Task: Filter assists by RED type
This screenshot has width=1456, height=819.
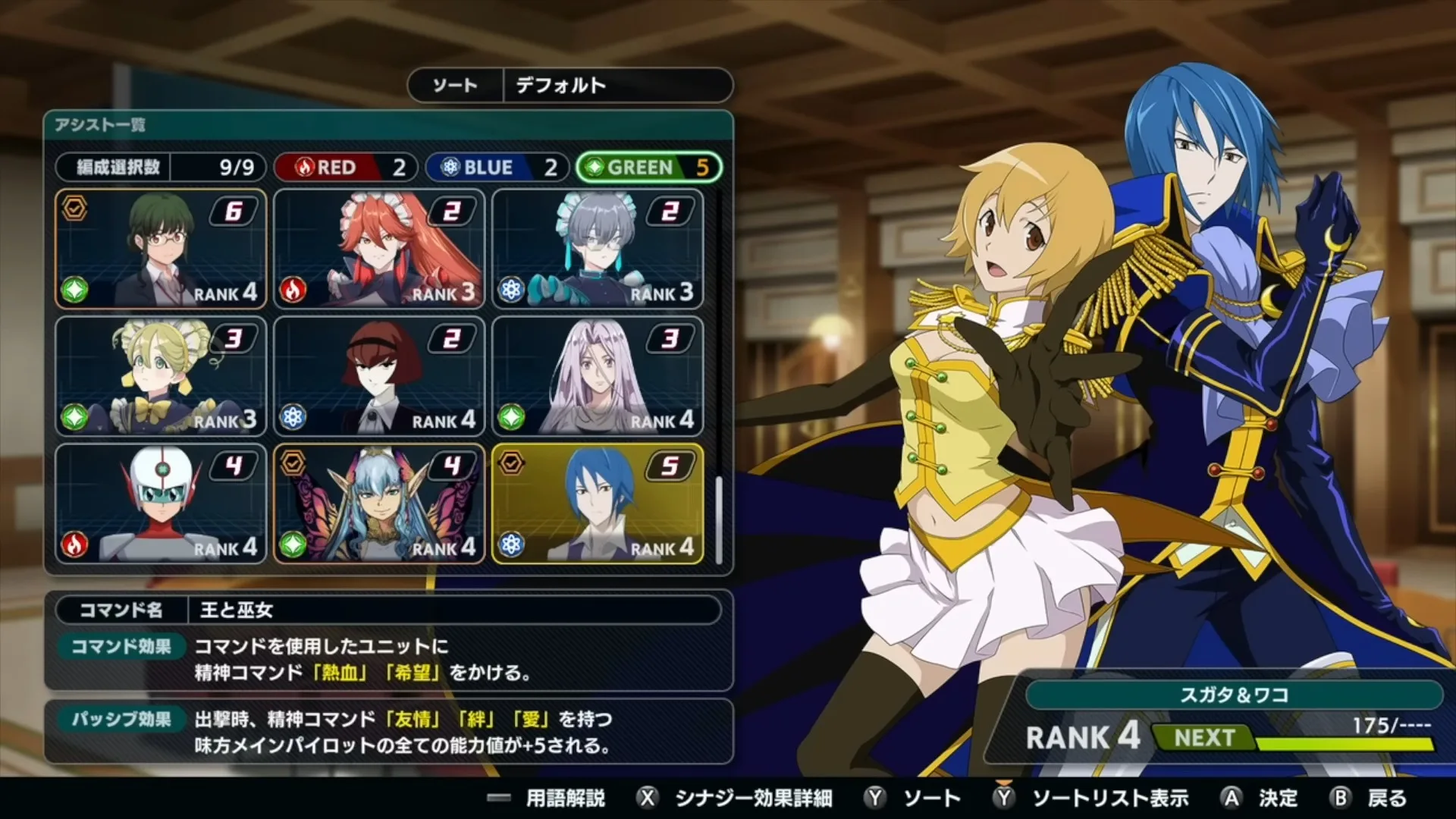Action: click(x=345, y=167)
